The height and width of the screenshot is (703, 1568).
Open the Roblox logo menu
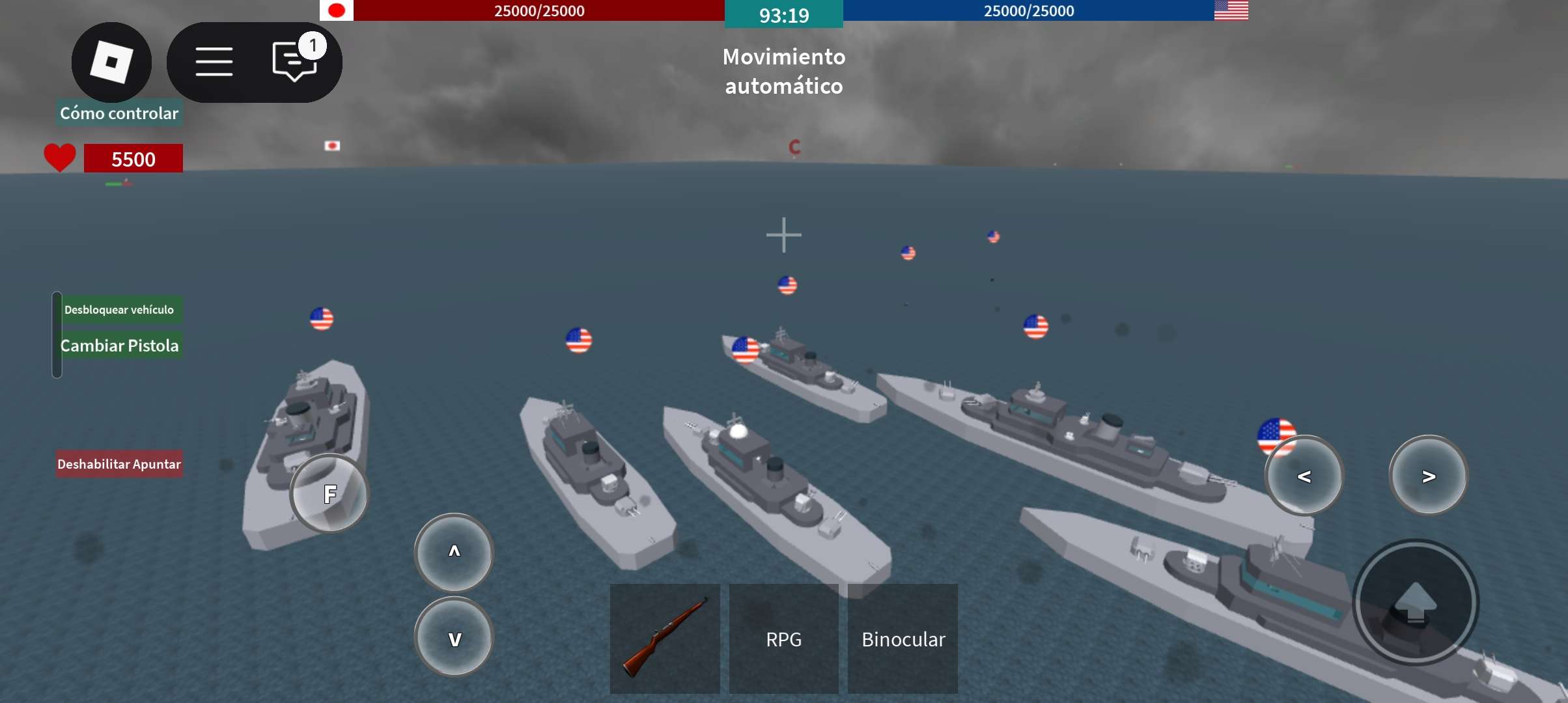(111, 62)
